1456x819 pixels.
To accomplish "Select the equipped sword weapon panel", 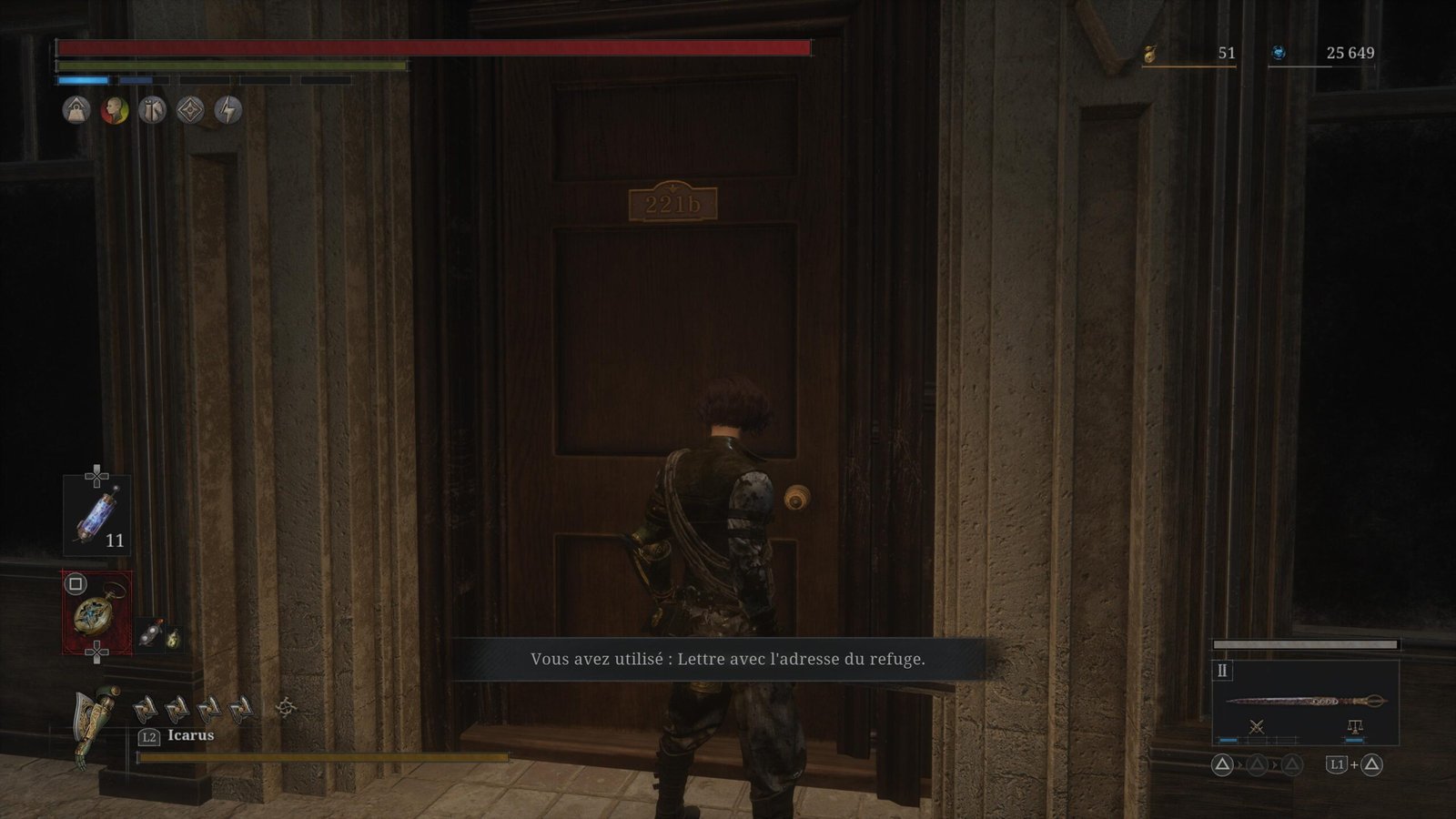I will coord(1305,702).
